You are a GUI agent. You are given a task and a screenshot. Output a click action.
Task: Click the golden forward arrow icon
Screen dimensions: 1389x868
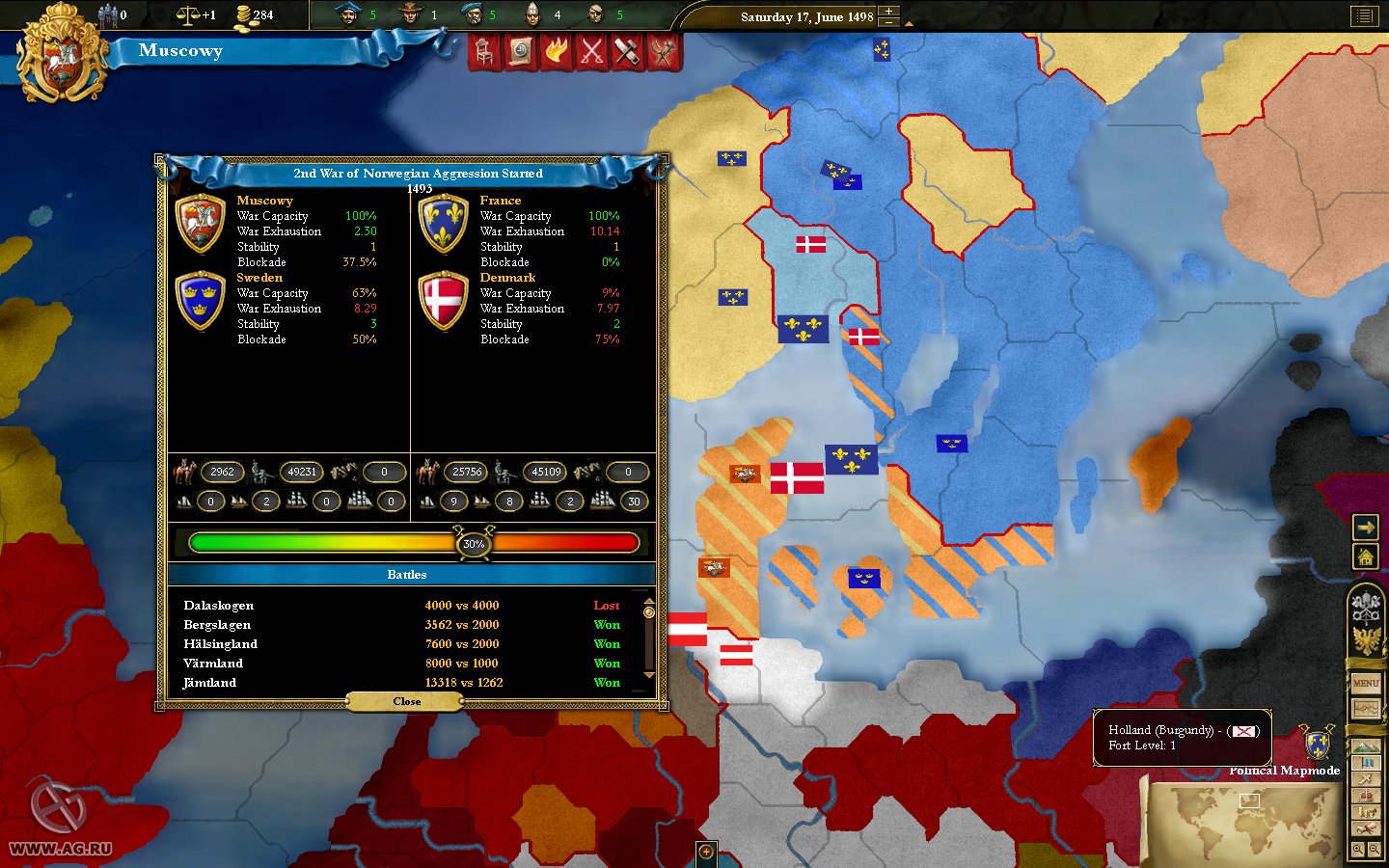pos(1366,528)
